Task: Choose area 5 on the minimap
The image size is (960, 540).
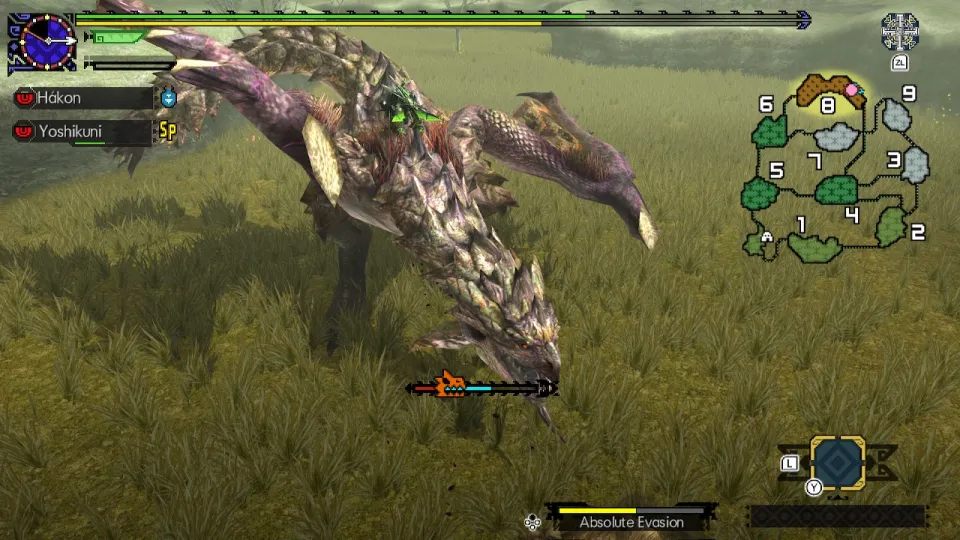Action: click(777, 171)
